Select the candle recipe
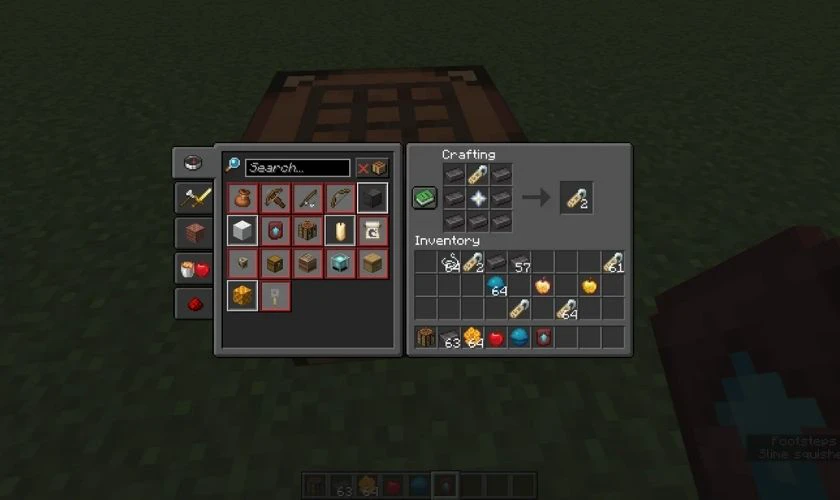This screenshot has width=840, height=500. coord(340,231)
